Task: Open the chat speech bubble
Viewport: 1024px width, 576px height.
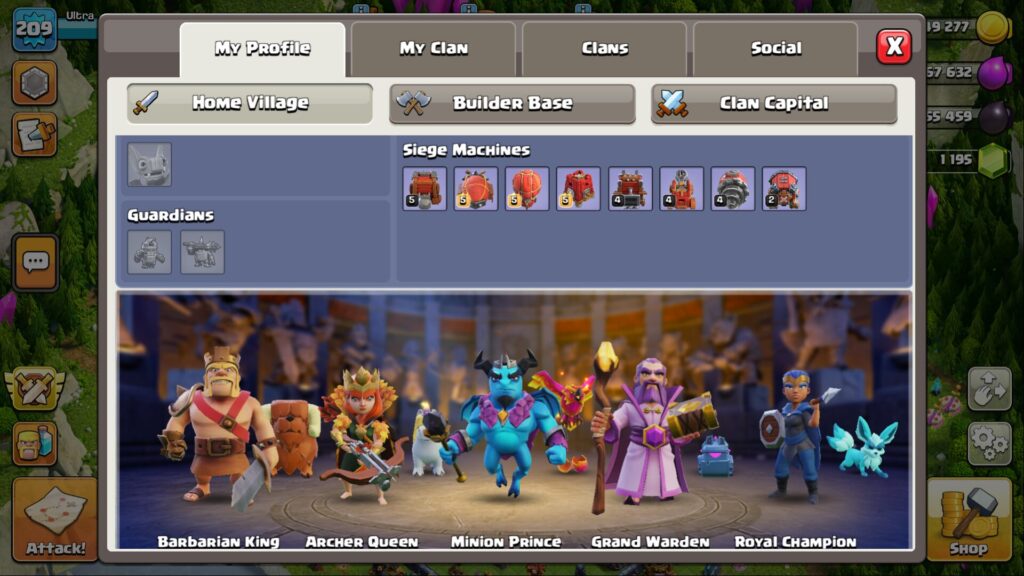Action: point(35,262)
